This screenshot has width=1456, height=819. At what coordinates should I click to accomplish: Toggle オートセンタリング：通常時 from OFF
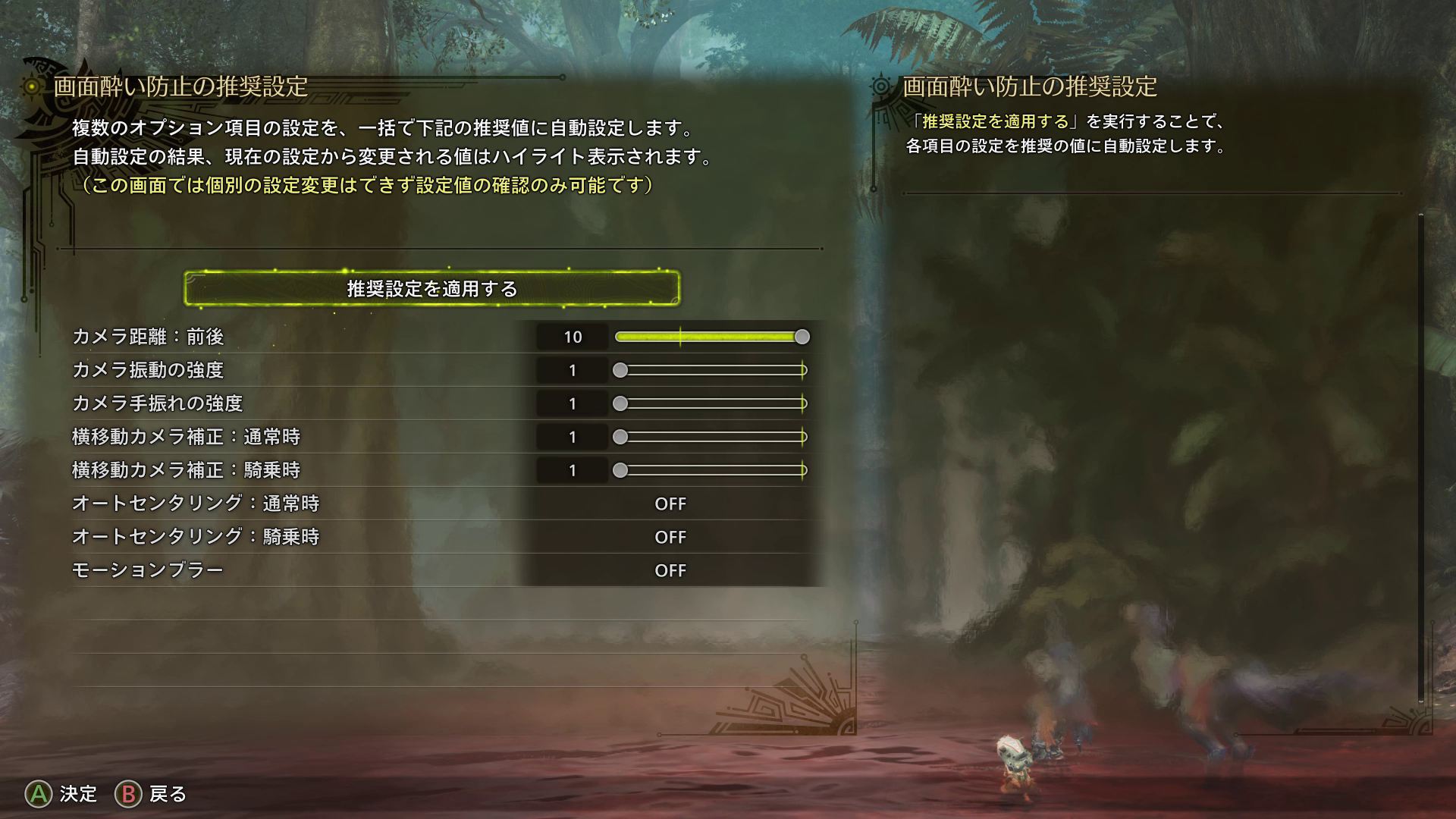coord(670,504)
